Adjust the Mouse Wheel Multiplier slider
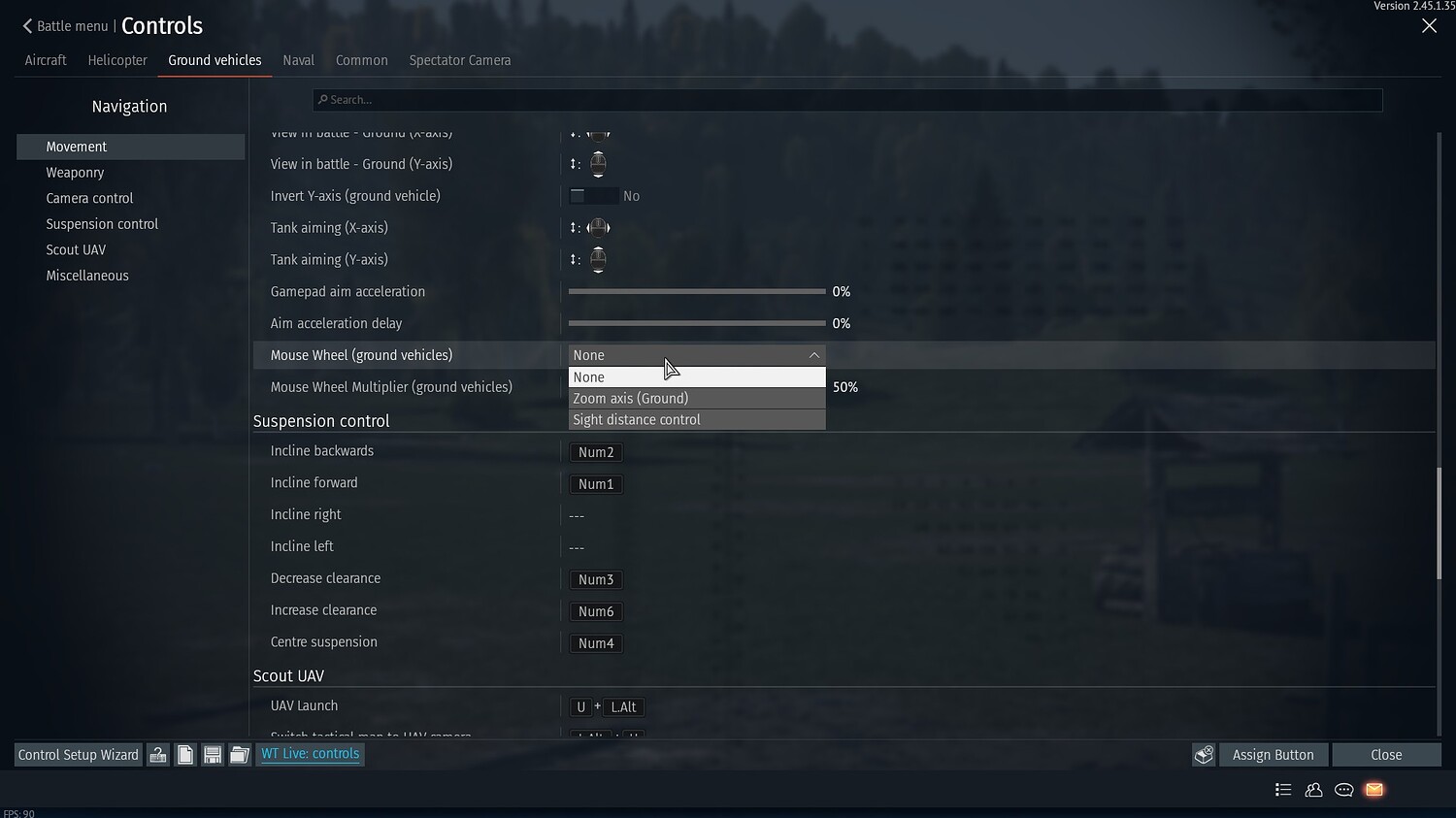1456x818 pixels. 696,387
